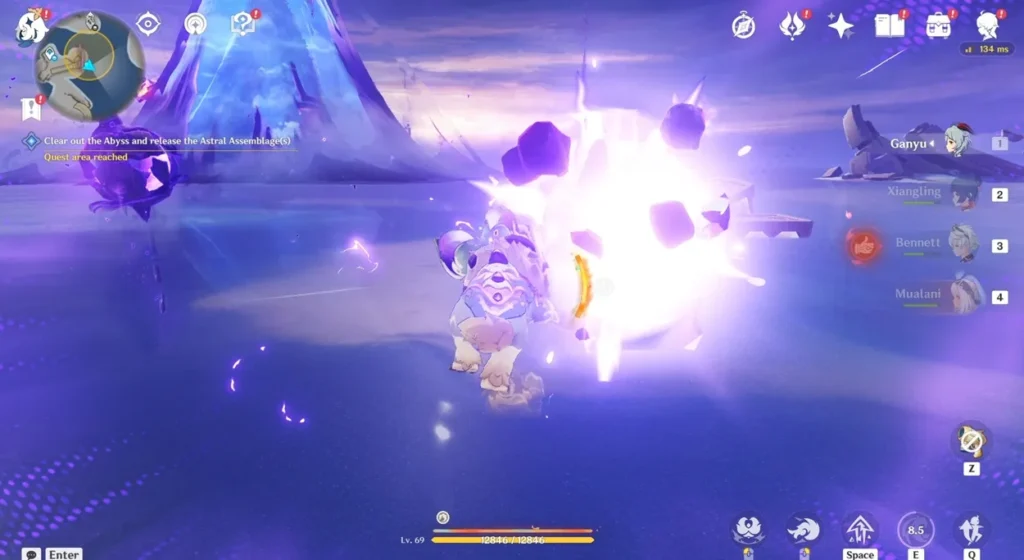Screen dimensions: 1024x560
Task: Open the Wish four-pointed star icon
Action: pyautogui.click(x=841, y=26)
